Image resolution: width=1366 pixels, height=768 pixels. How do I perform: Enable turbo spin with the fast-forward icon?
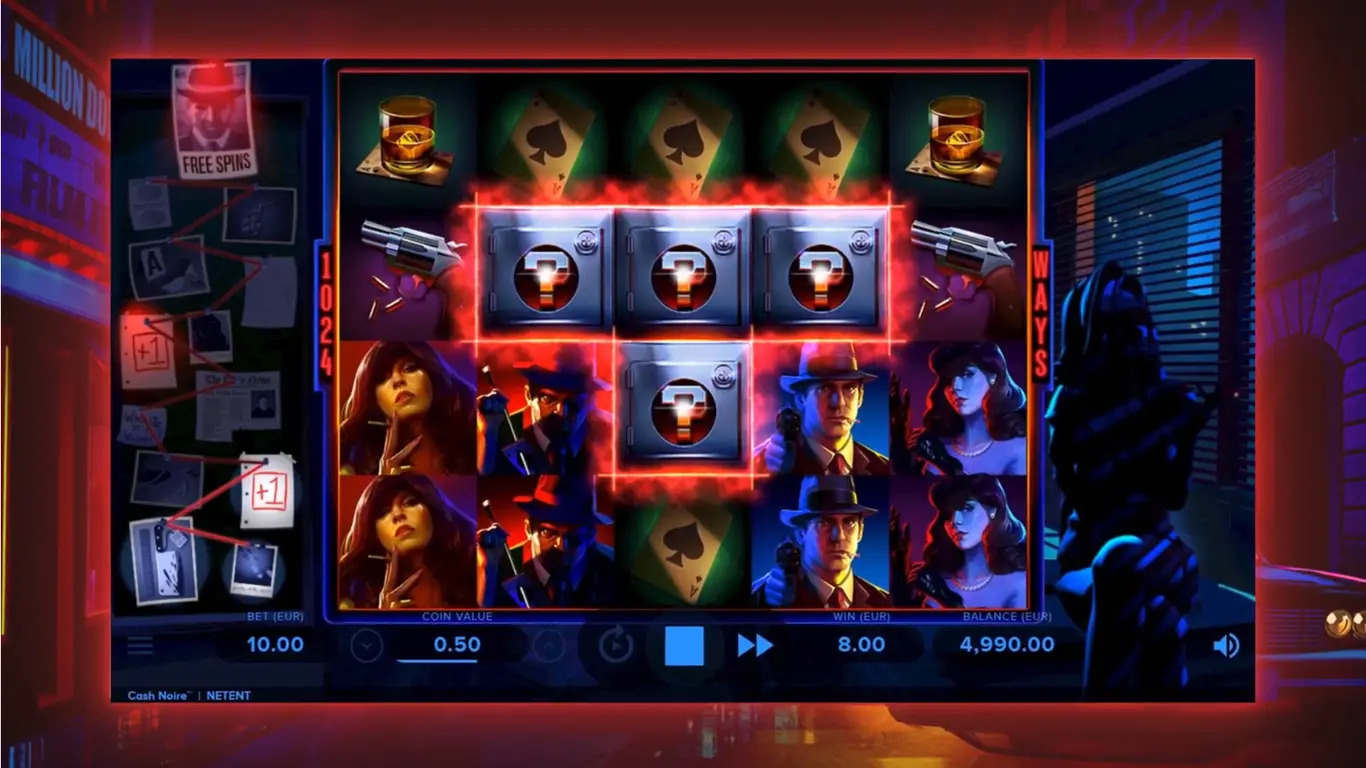click(758, 645)
